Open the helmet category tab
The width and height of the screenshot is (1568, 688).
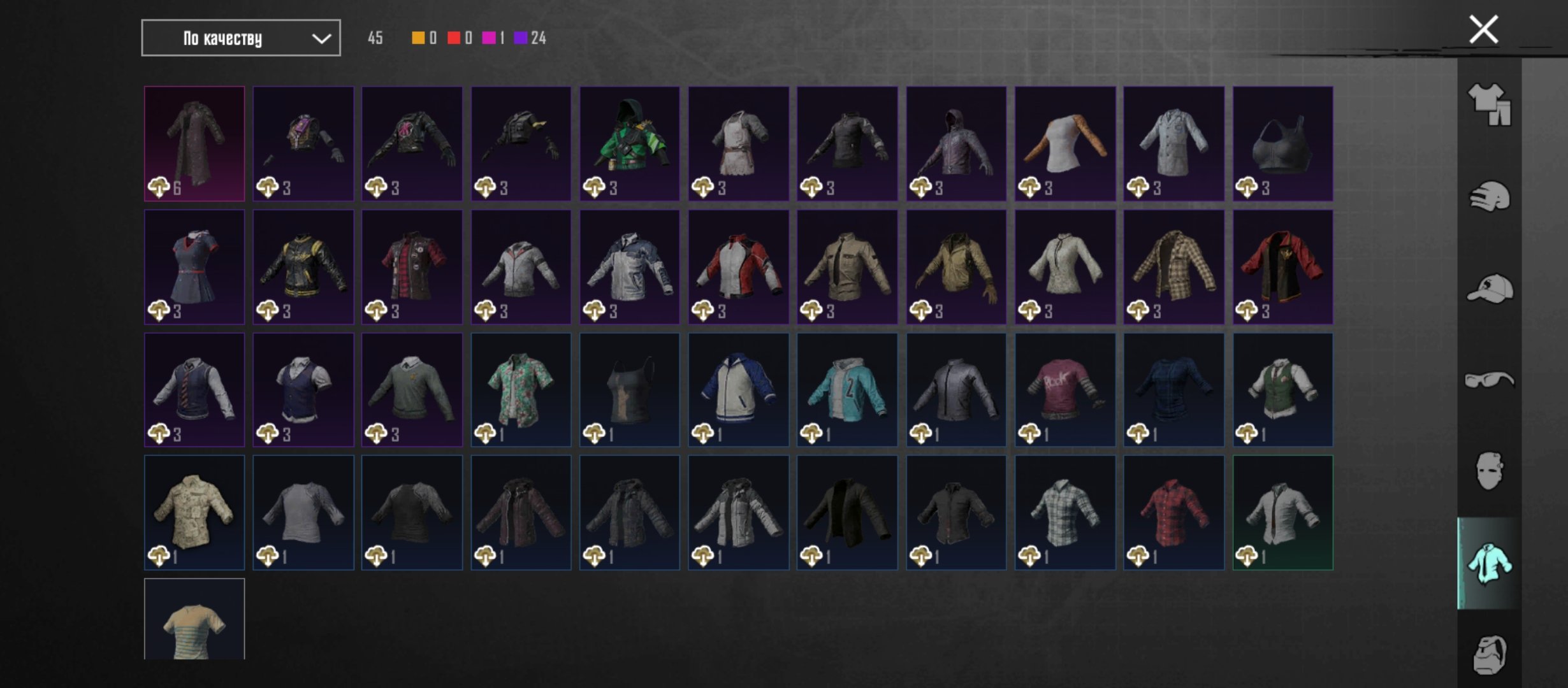point(1489,197)
